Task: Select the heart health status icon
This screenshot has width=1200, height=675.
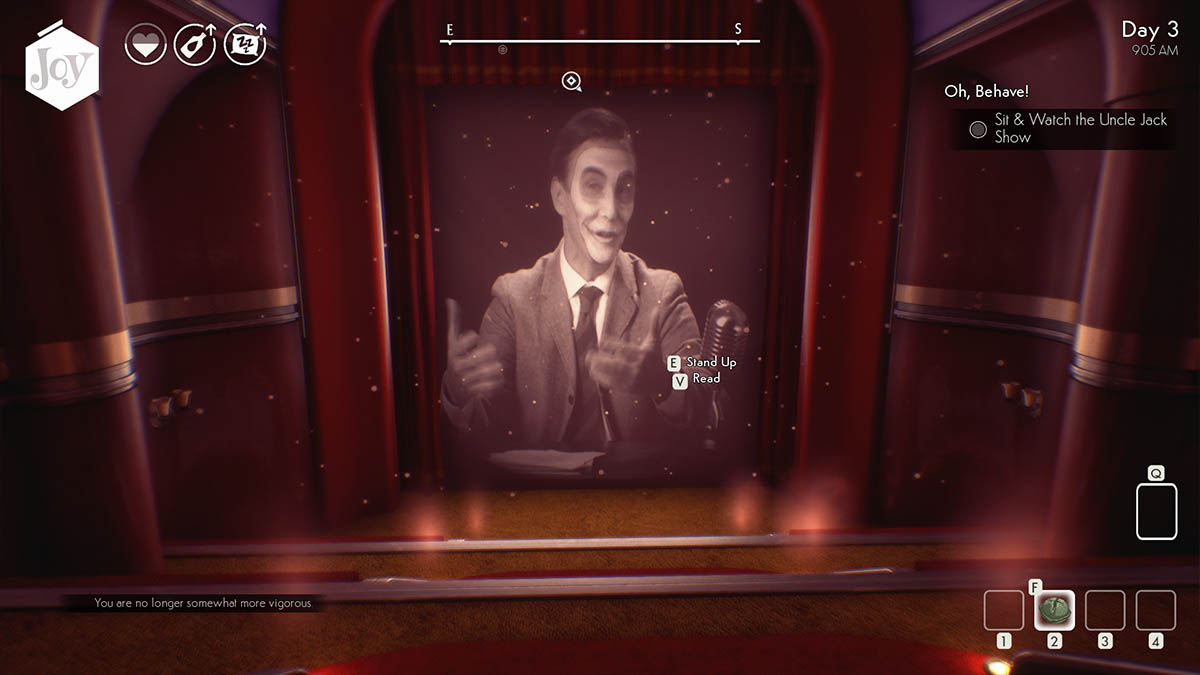Action: click(144, 46)
